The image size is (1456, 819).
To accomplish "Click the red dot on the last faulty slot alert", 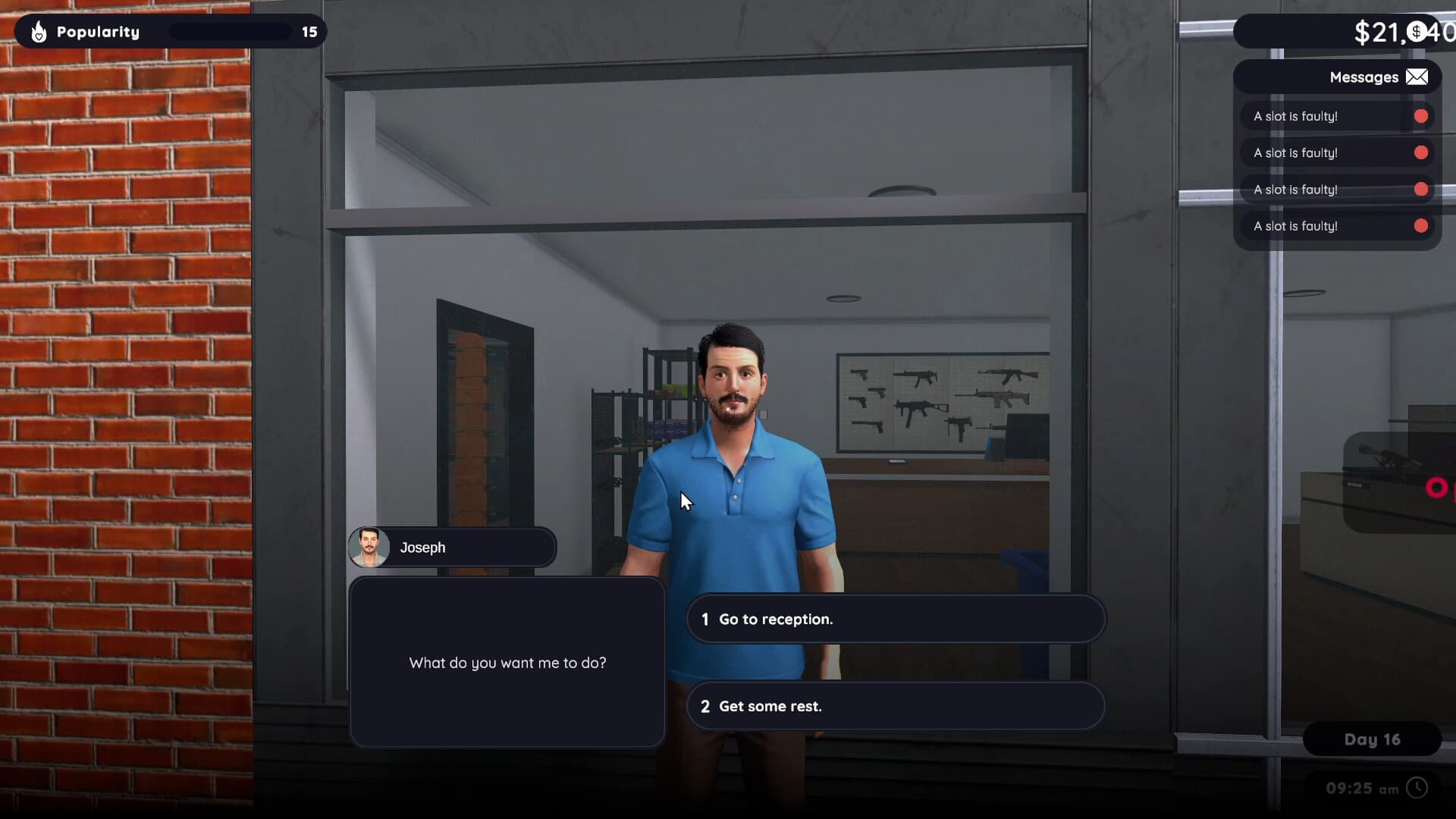I will pos(1420,225).
